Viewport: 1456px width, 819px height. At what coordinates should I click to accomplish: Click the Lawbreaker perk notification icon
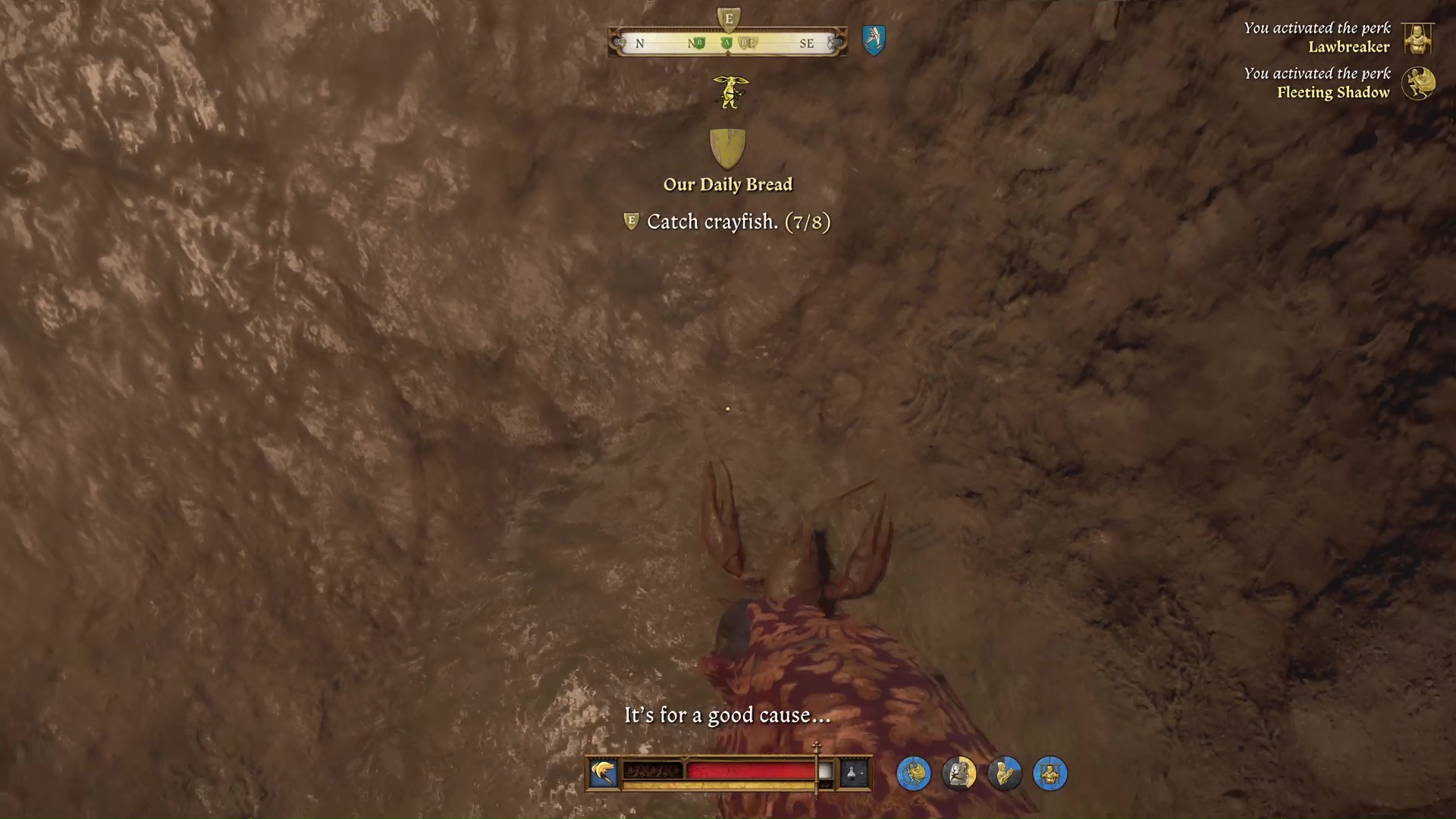coord(1417,39)
